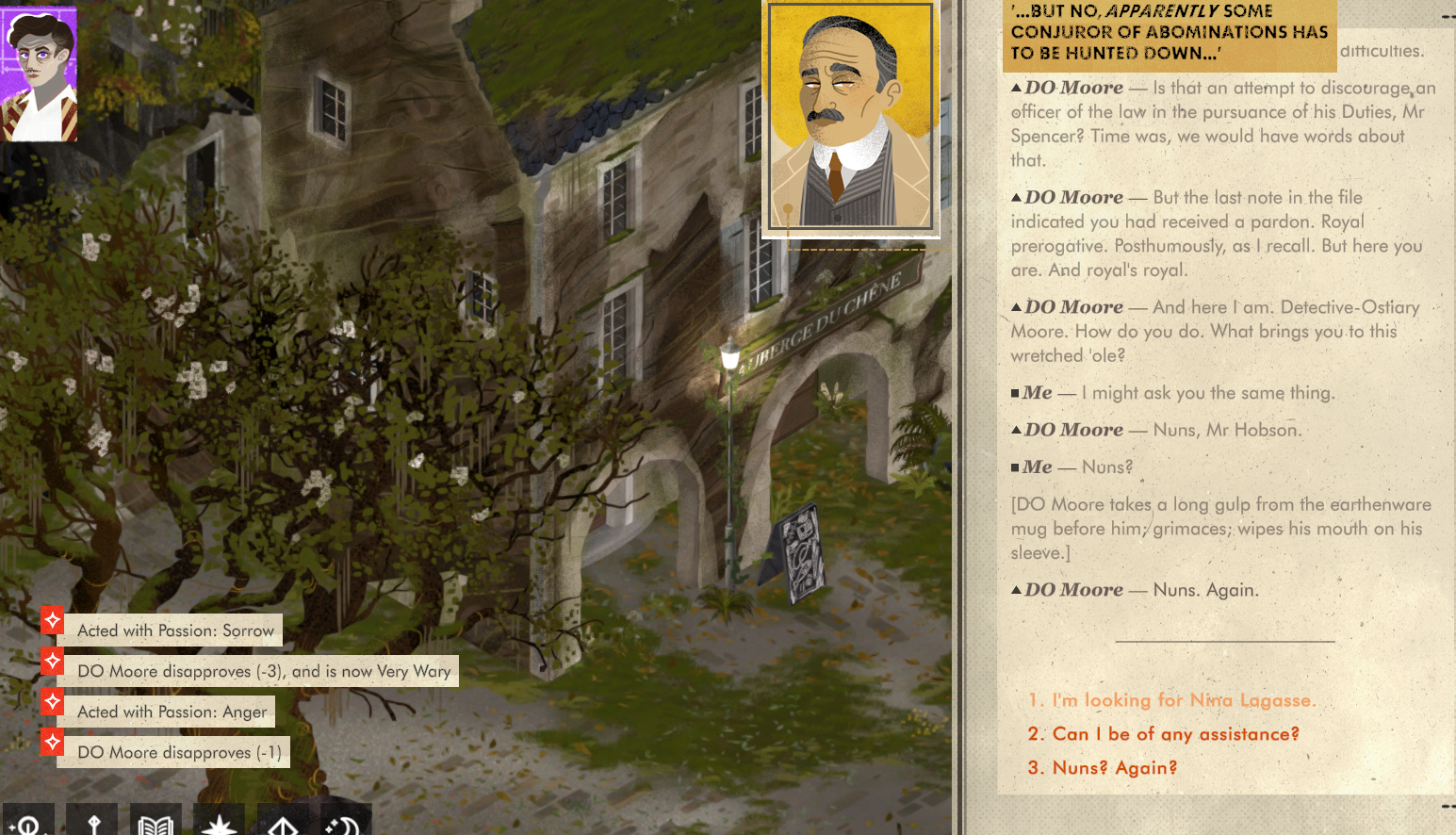Activate the starburst icon in toolbar

(219, 823)
